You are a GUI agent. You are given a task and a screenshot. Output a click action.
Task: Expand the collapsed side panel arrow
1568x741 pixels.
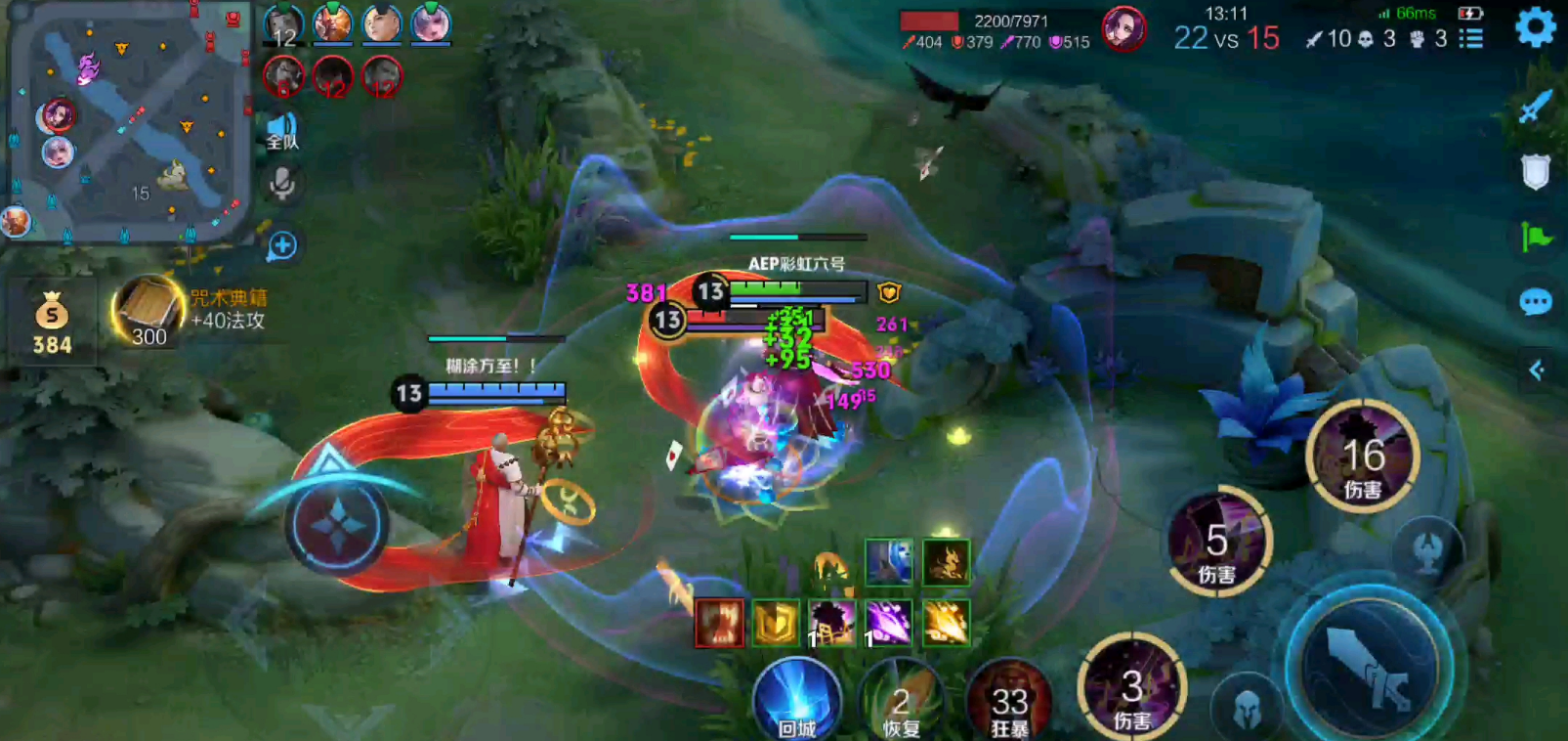point(1536,370)
